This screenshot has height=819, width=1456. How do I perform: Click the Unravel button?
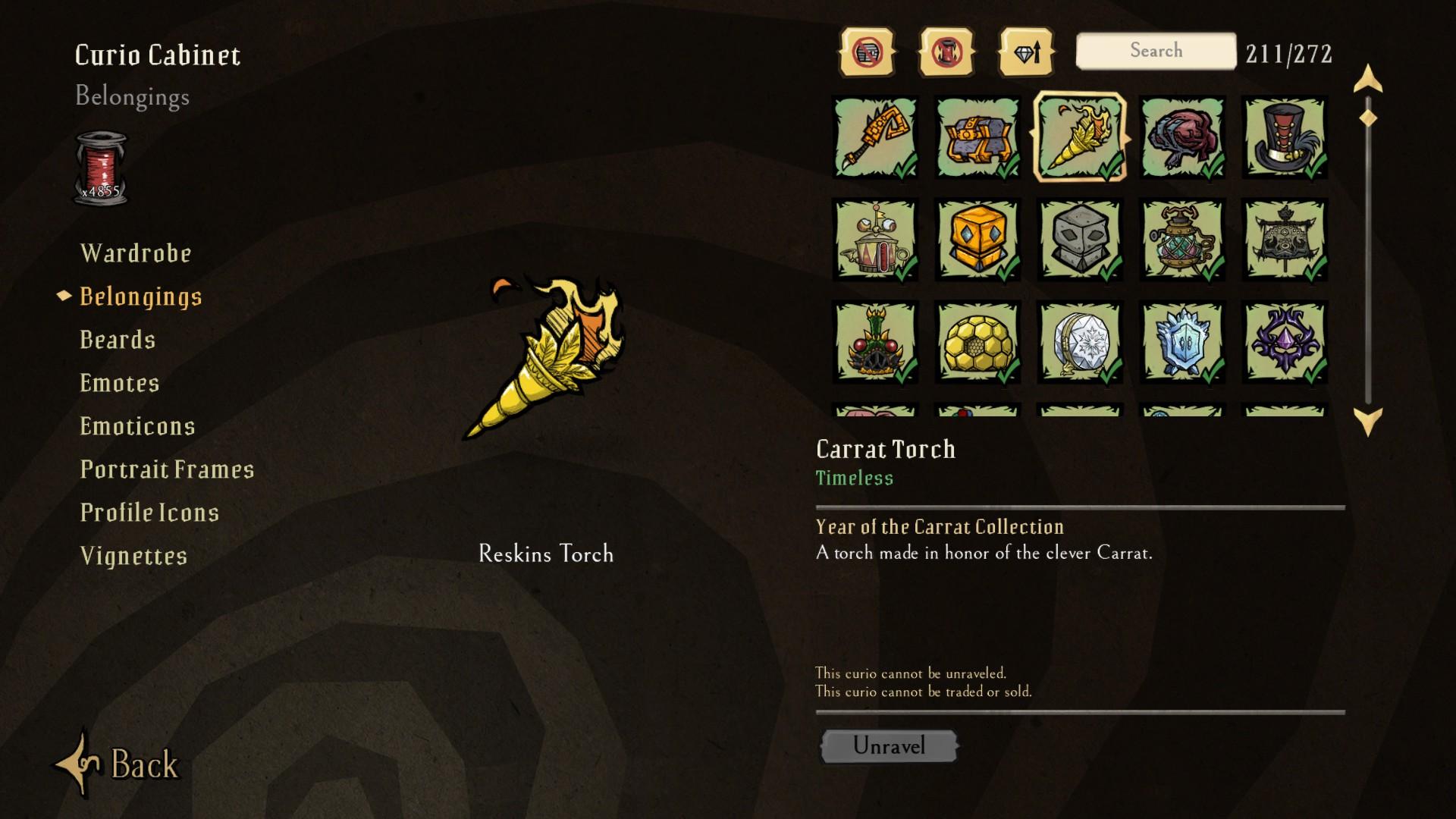[x=889, y=746]
